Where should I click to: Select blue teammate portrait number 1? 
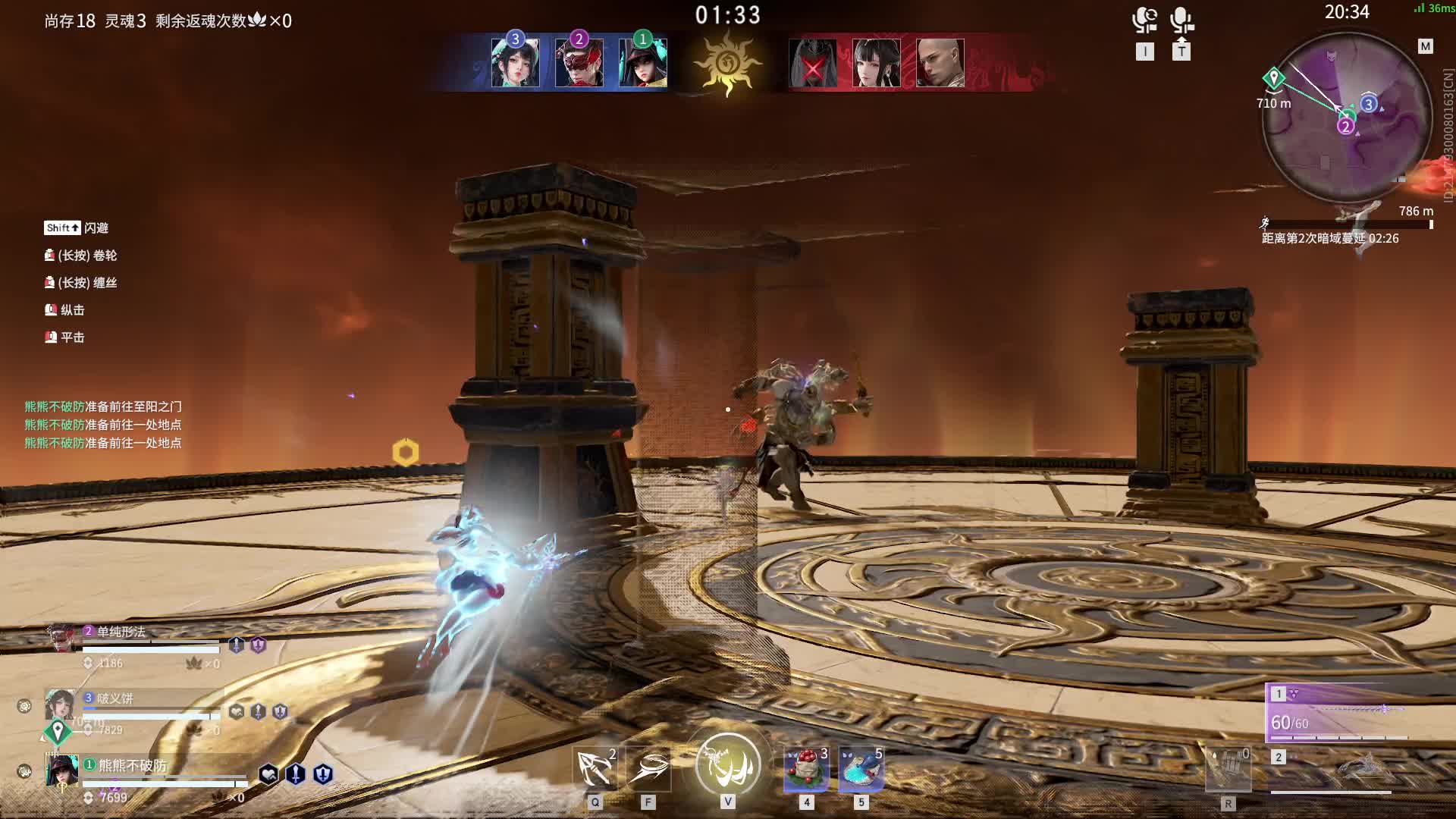[x=643, y=63]
